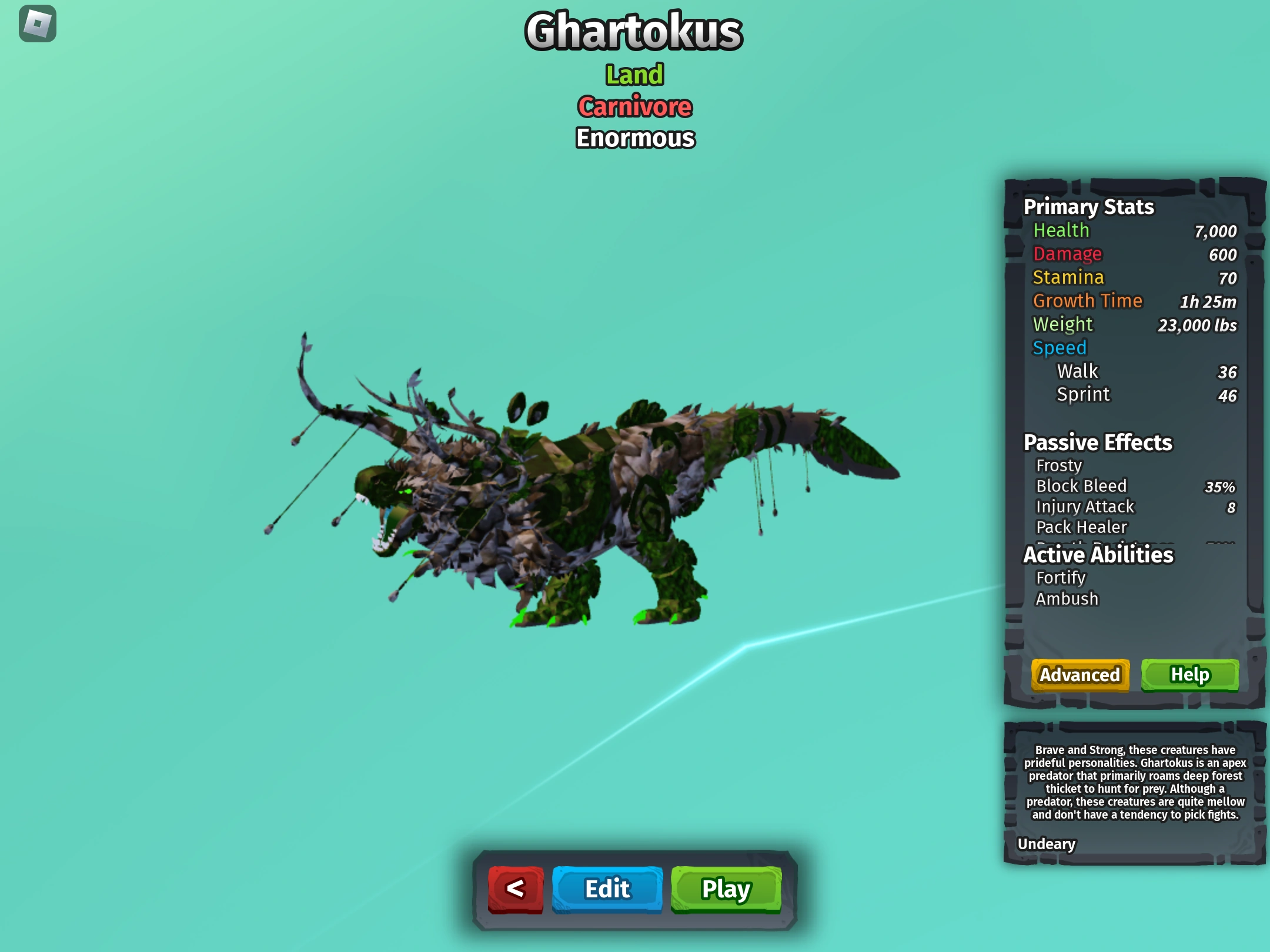The height and width of the screenshot is (952, 1270).
Task: Click the Edit button
Action: tap(607, 889)
